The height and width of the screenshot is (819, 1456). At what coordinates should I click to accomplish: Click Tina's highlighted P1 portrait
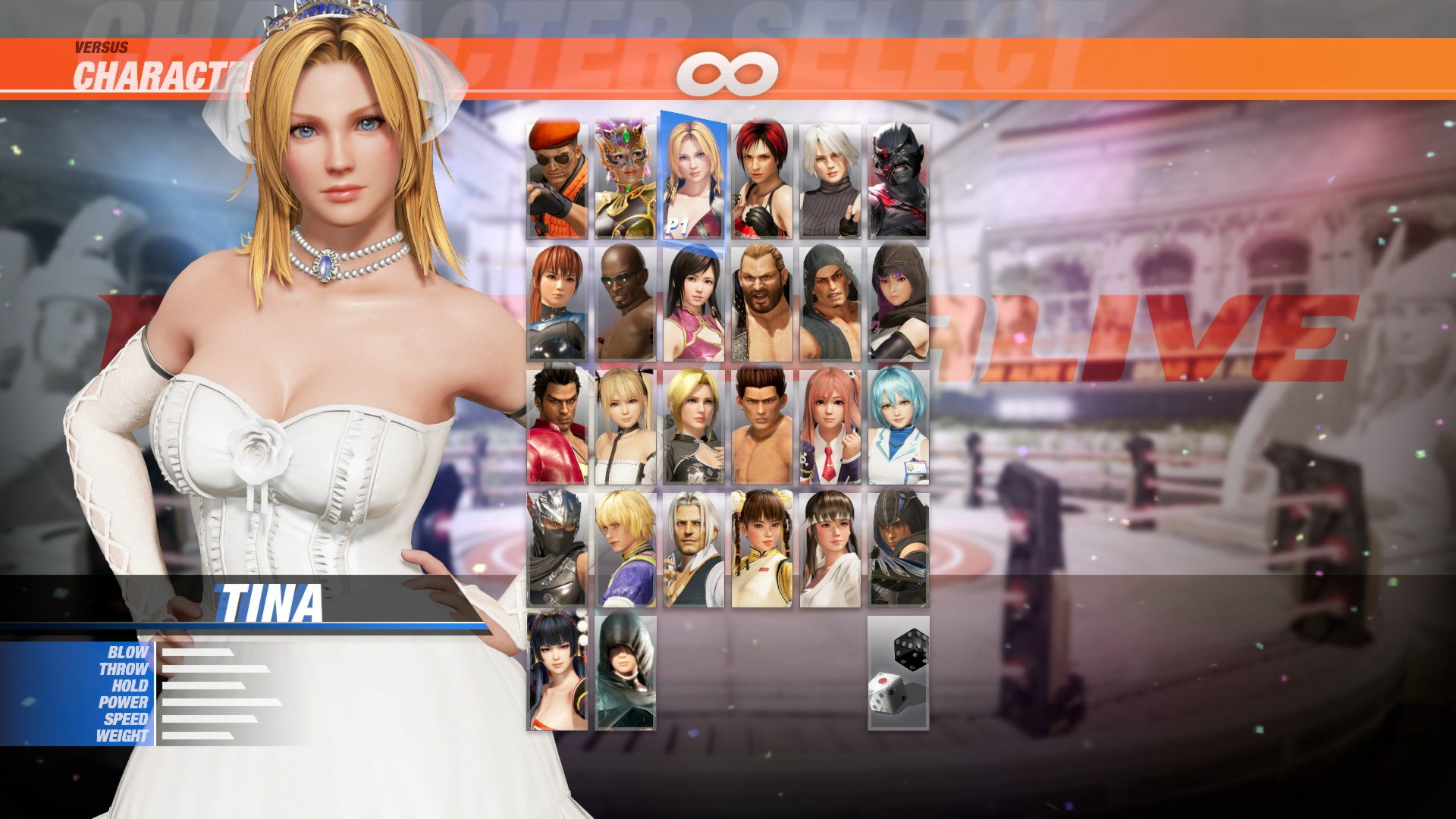tap(695, 174)
